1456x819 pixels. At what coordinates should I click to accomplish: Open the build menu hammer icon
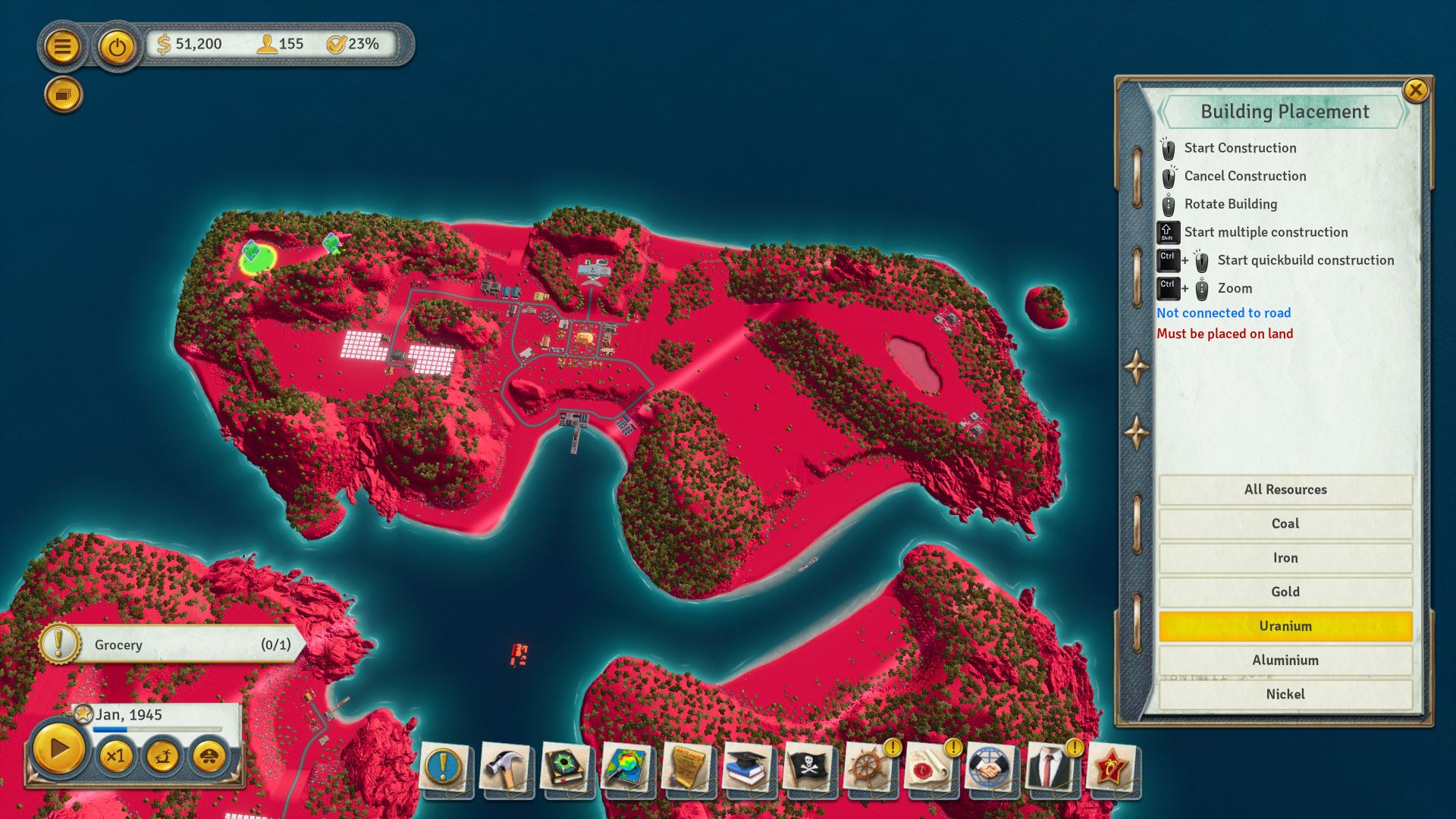(x=506, y=767)
